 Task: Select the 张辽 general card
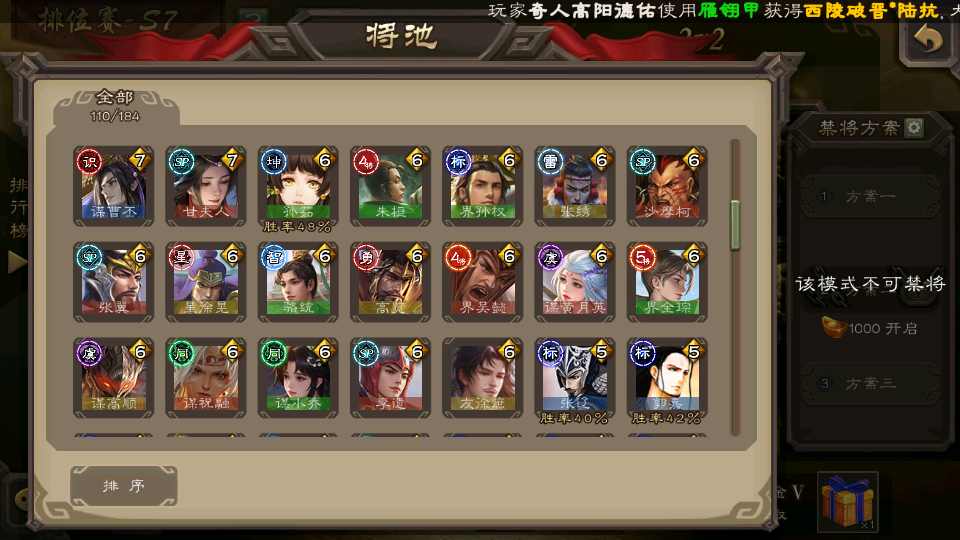(575, 378)
